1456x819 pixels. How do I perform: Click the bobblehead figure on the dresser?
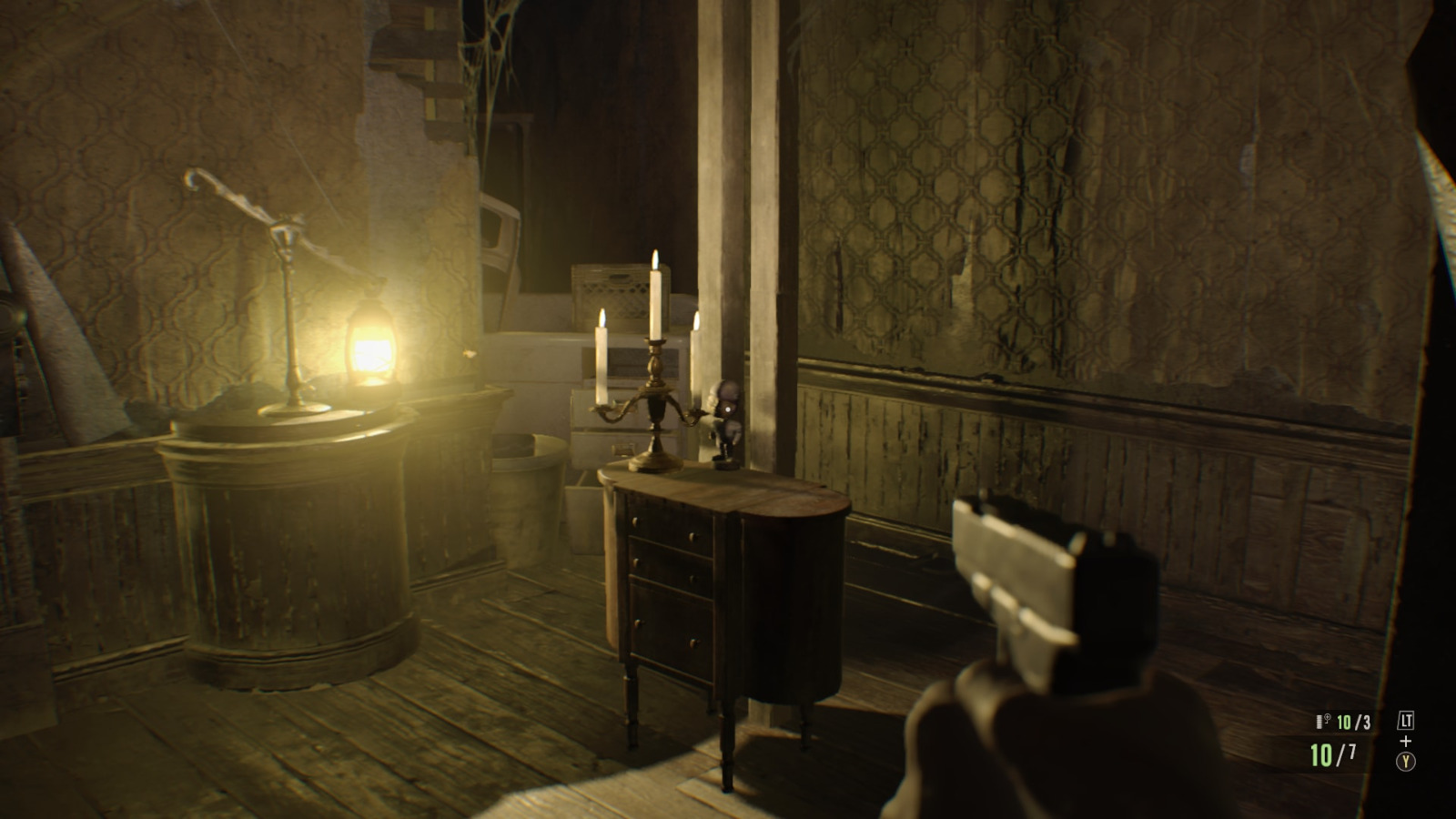(x=723, y=419)
